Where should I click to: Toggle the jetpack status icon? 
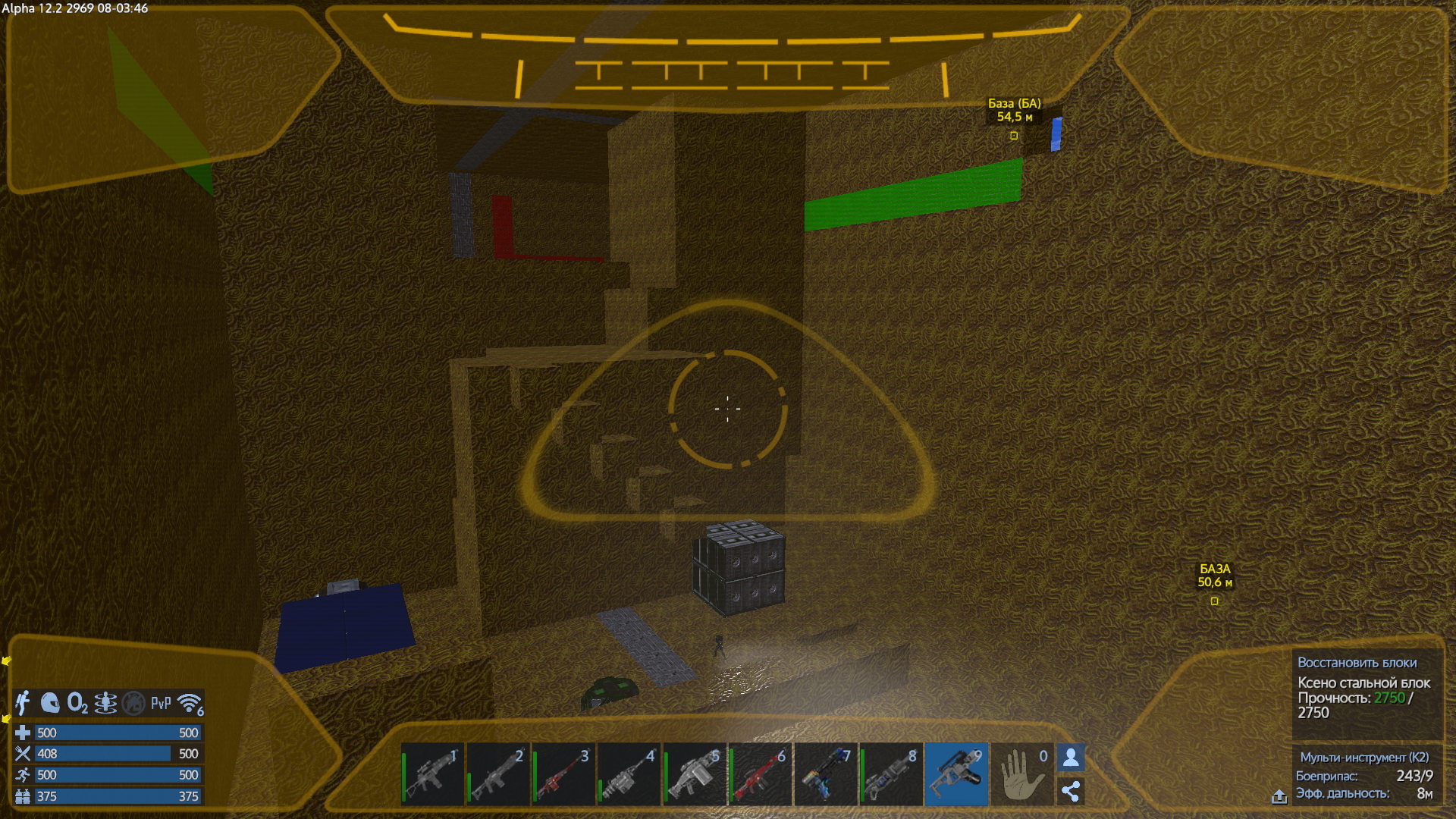coord(24,703)
